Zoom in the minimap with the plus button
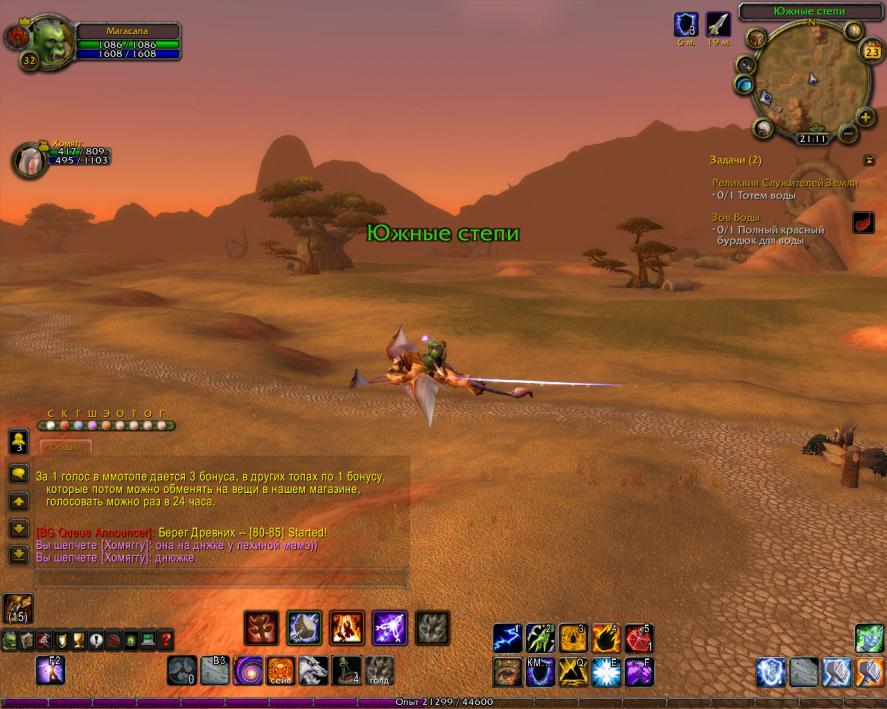The image size is (887, 709). (866, 116)
